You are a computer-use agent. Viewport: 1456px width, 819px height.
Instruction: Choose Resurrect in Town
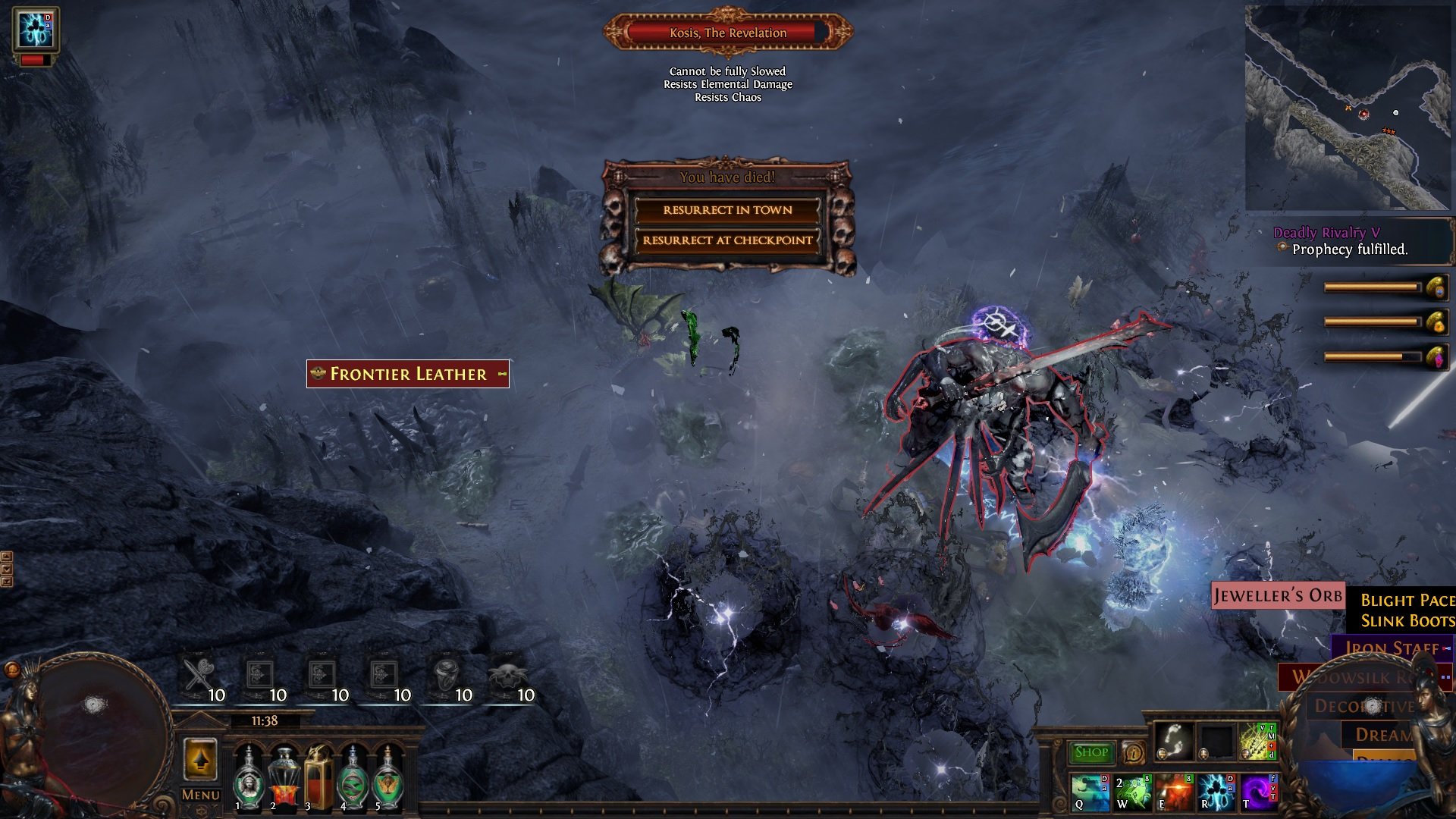coord(727,210)
